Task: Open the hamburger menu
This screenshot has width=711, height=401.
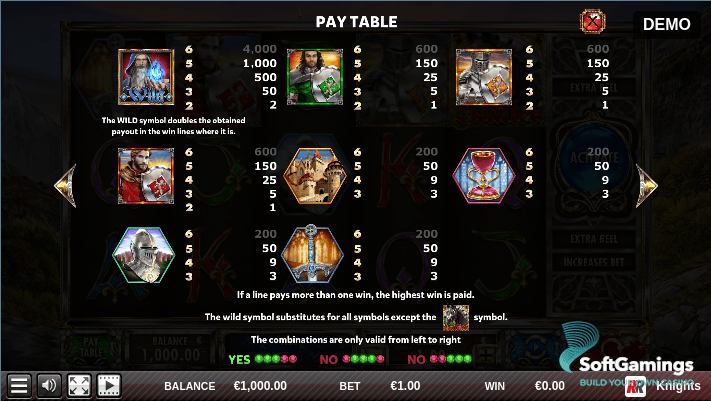Action: [x=18, y=386]
